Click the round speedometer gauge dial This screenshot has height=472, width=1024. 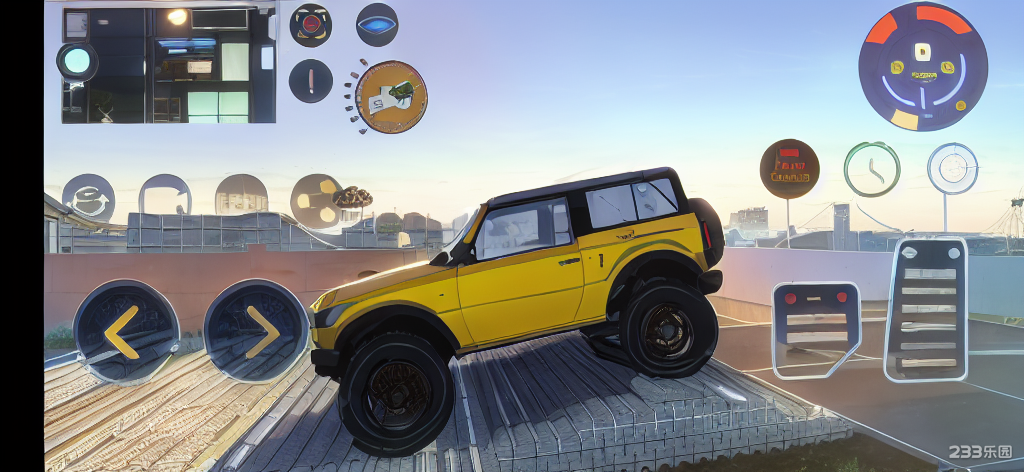tap(923, 67)
